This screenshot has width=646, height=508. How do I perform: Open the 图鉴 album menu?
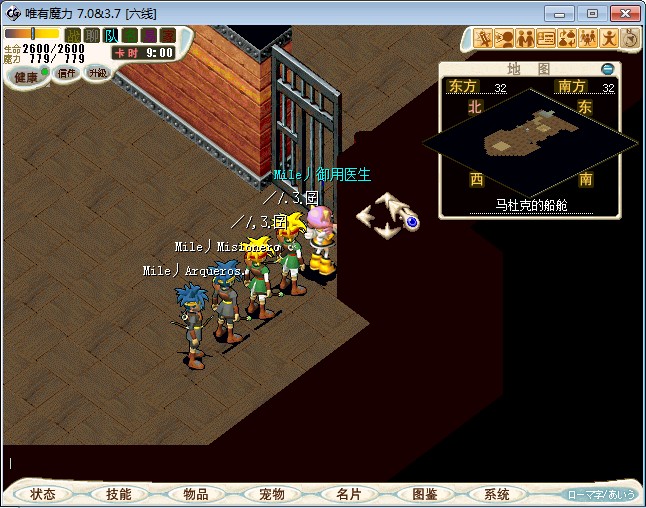[x=423, y=494]
